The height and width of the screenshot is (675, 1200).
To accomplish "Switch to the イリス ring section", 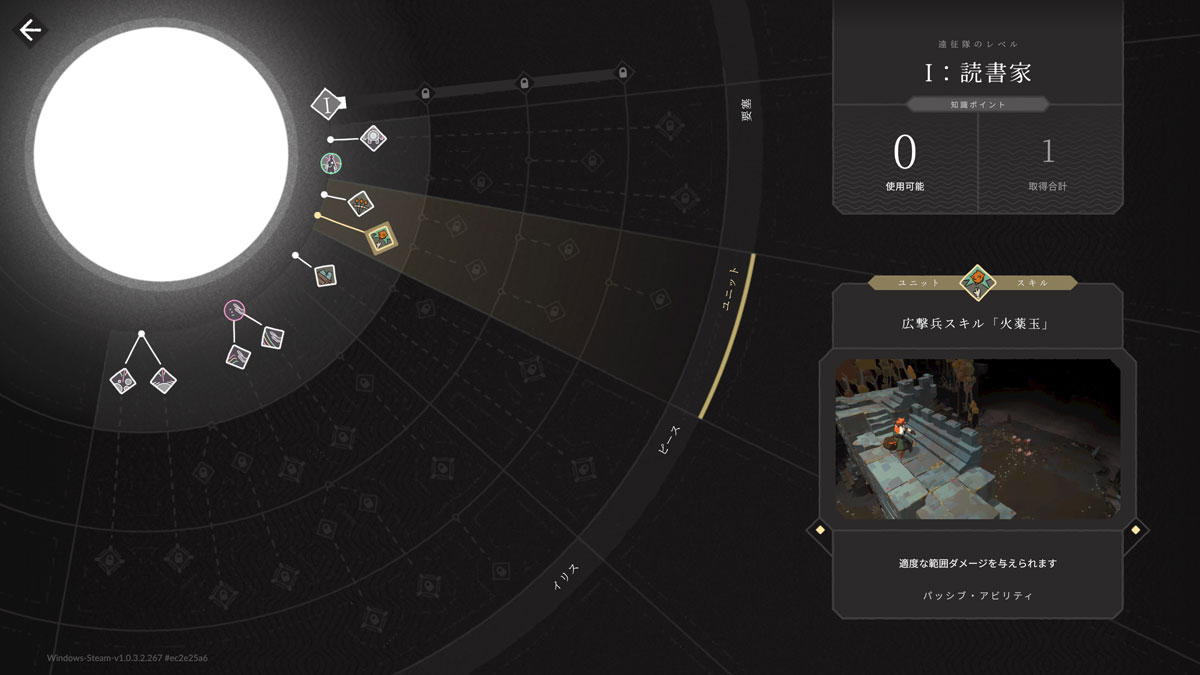I will pyautogui.click(x=567, y=578).
